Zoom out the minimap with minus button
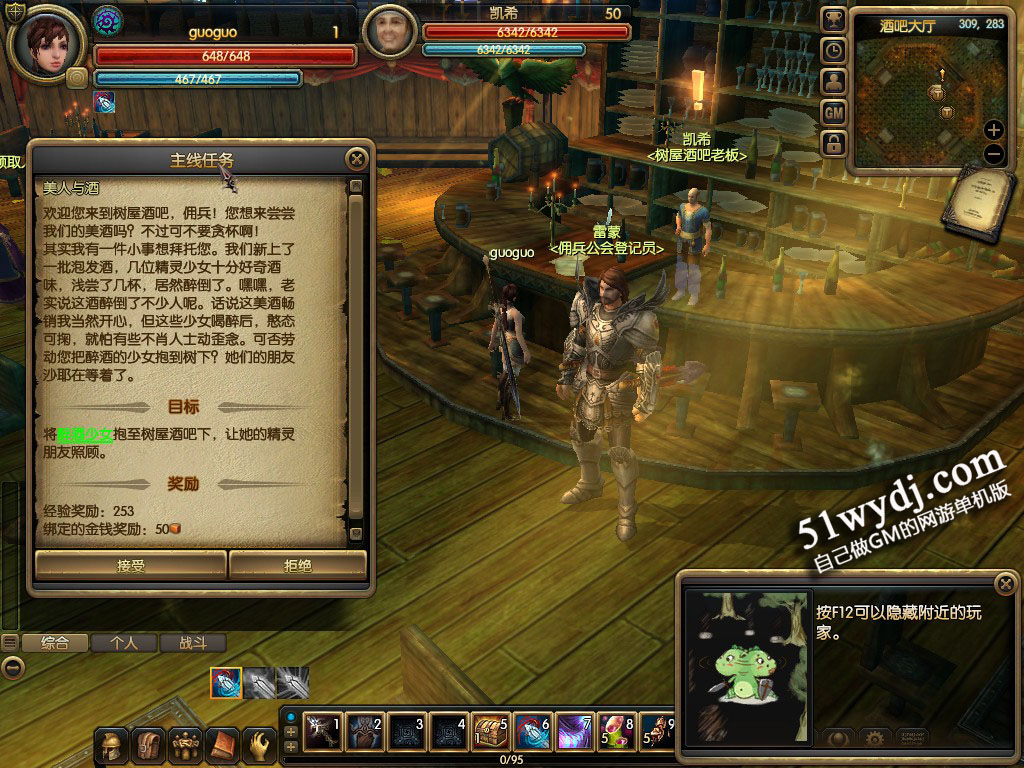1024x768 pixels. point(993,154)
